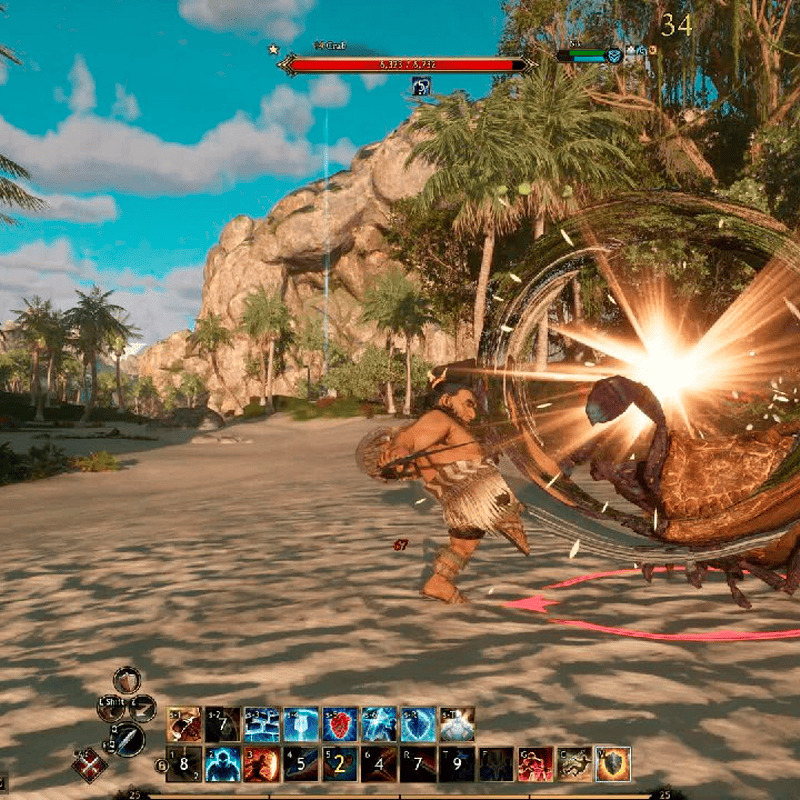Cast the blue hammer ability
800x800 pixels.
click(300, 724)
